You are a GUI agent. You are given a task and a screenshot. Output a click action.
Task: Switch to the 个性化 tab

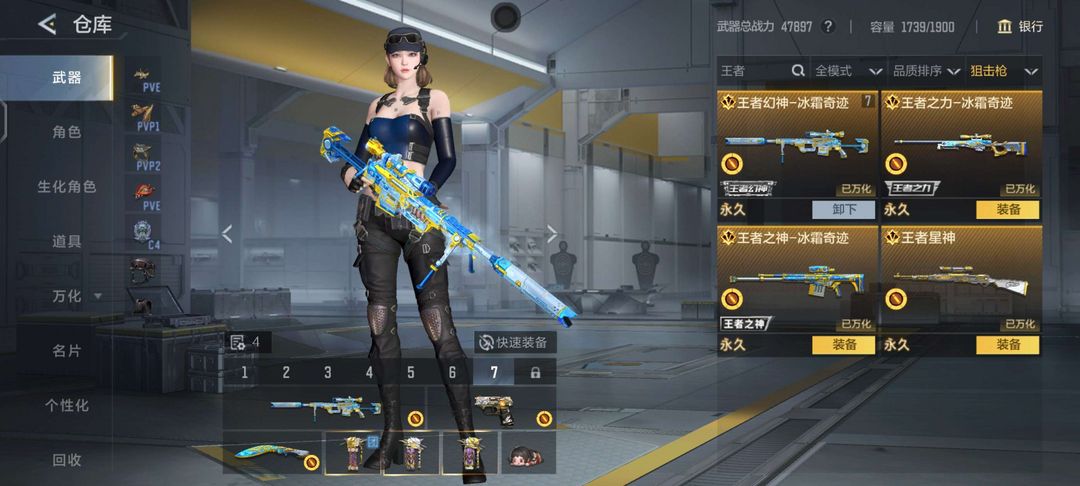pos(66,405)
